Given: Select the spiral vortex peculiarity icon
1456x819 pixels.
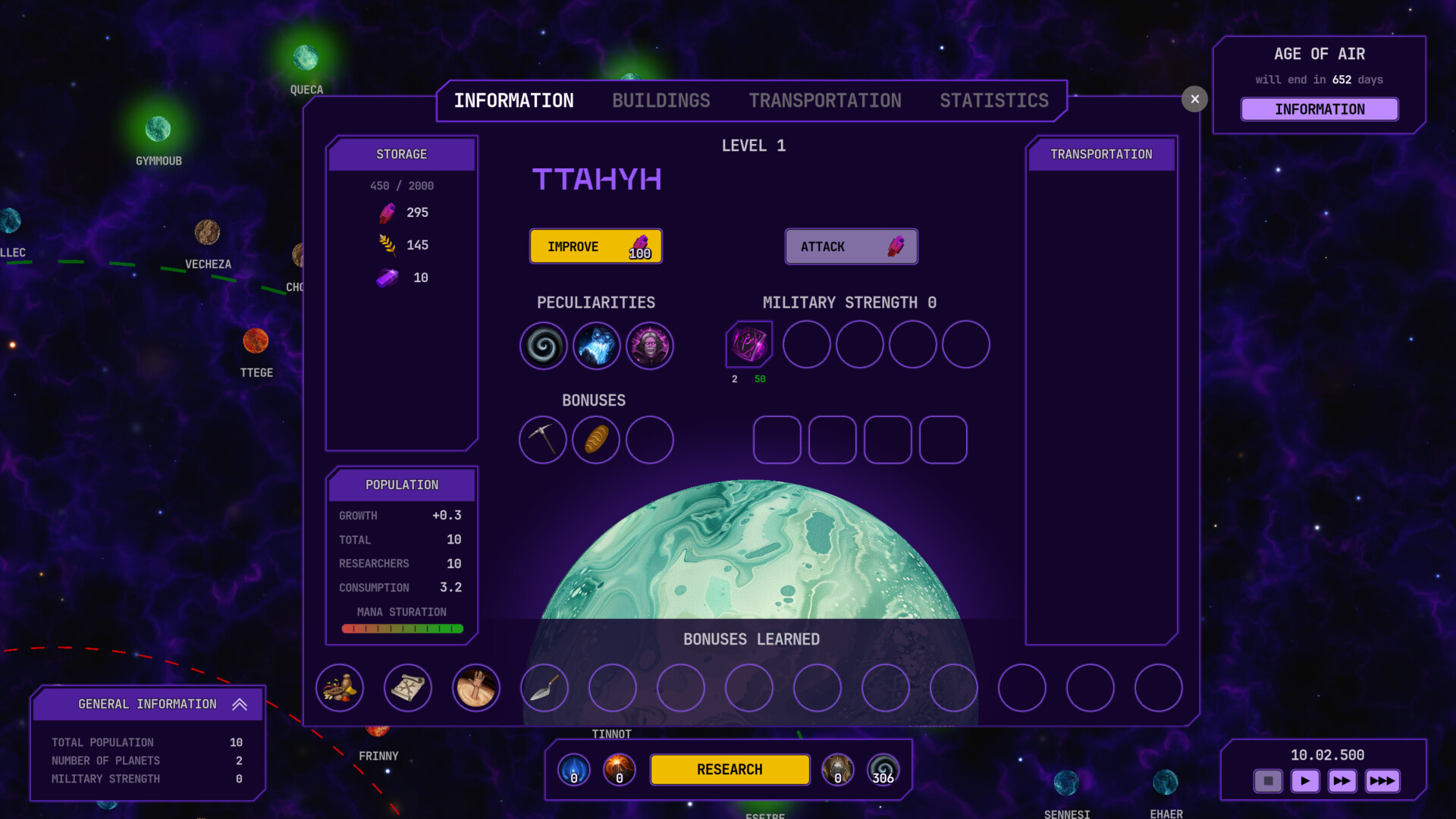Looking at the screenshot, I should [x=543, y=346].
